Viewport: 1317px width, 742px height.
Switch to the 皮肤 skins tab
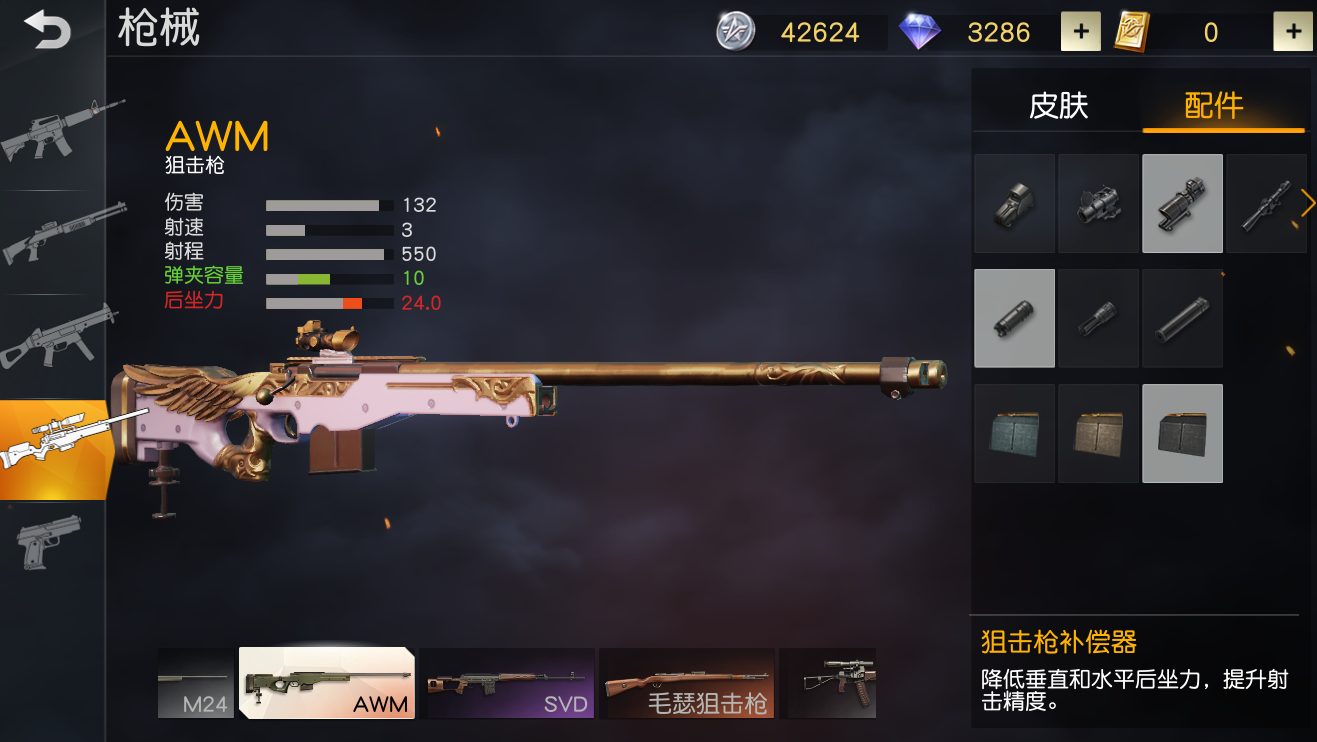(x=1058, y=106)
